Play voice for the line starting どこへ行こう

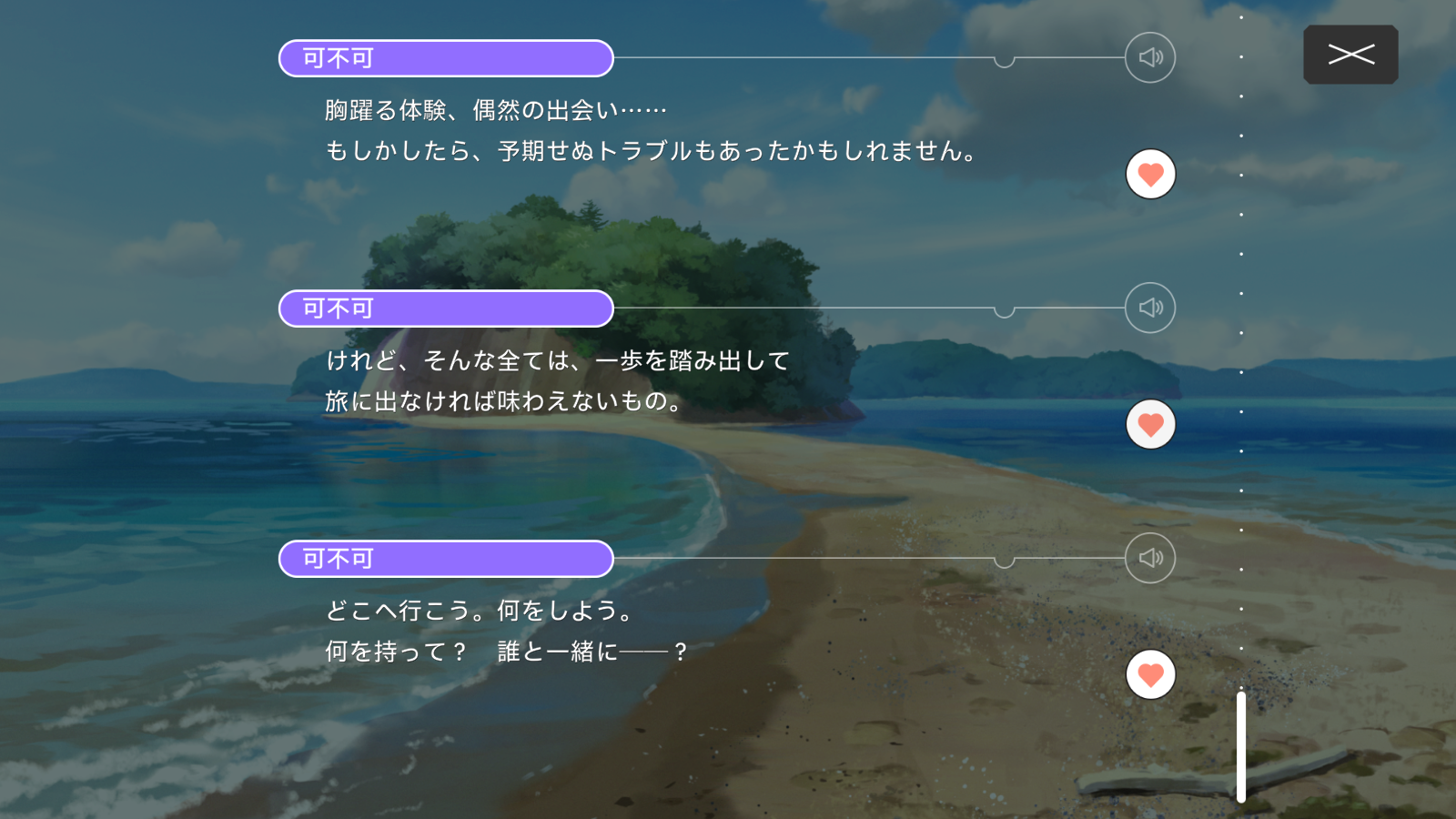tap(1150, 558)
